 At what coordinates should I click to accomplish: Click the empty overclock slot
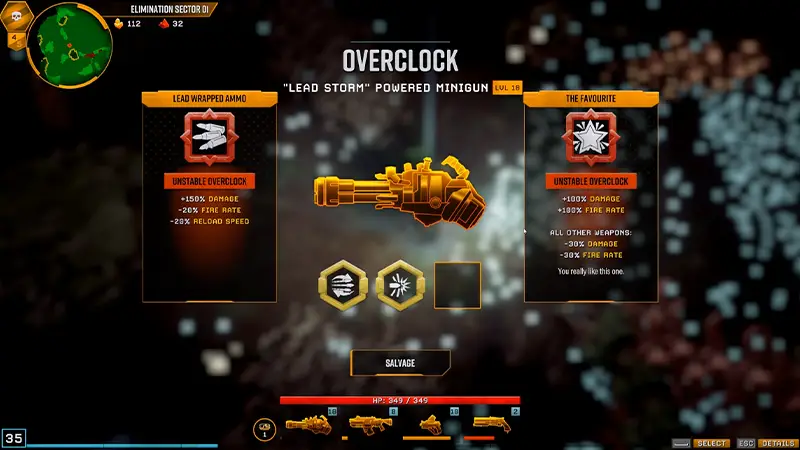tap(457, 285)
